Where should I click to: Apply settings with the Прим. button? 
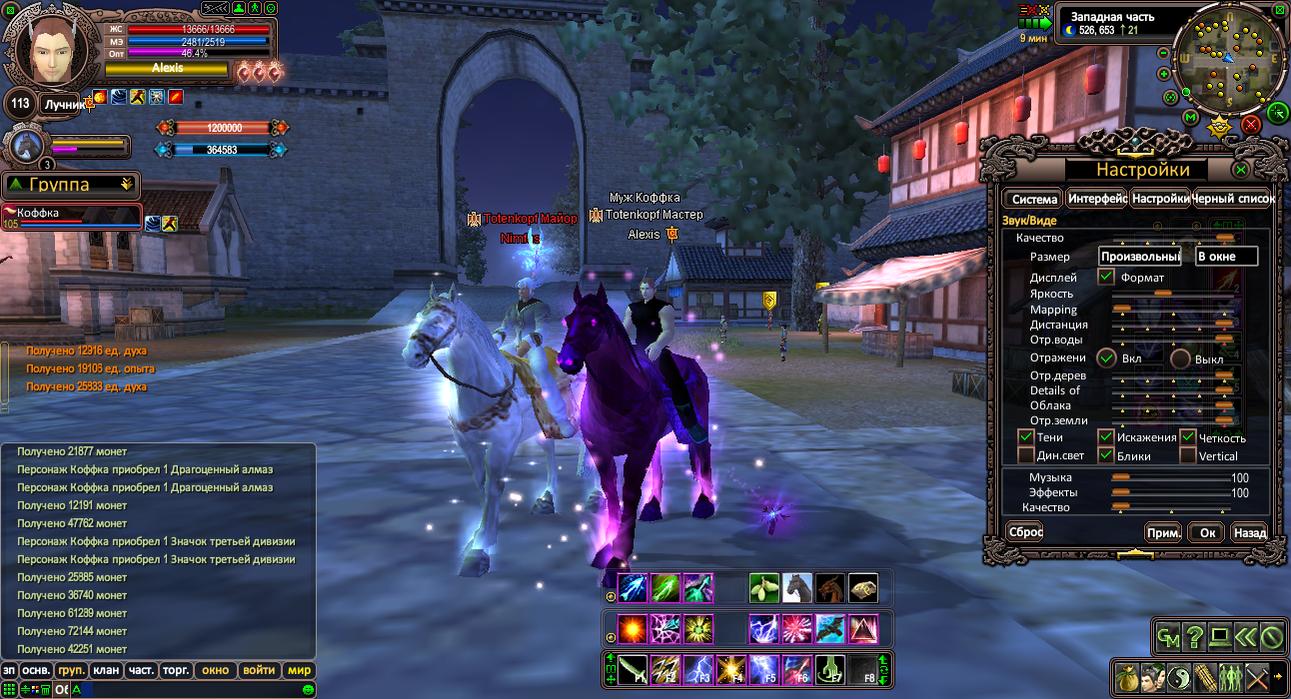[1163, 533]
